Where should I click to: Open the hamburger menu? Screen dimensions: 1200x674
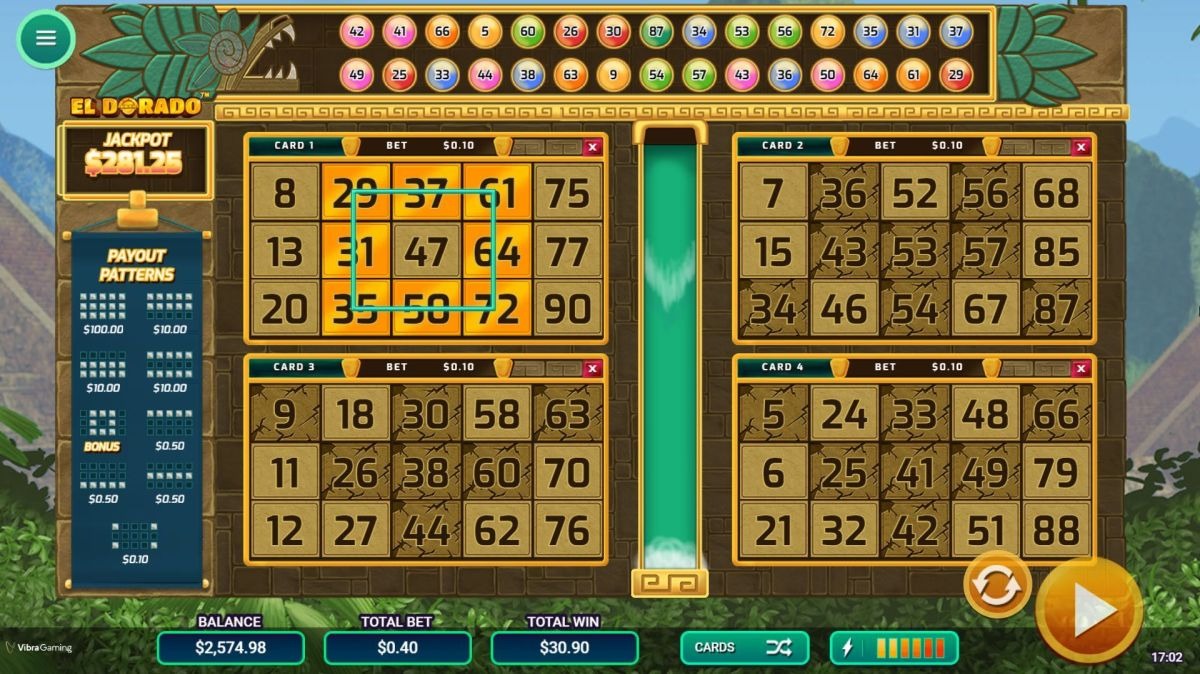(45, 38)
